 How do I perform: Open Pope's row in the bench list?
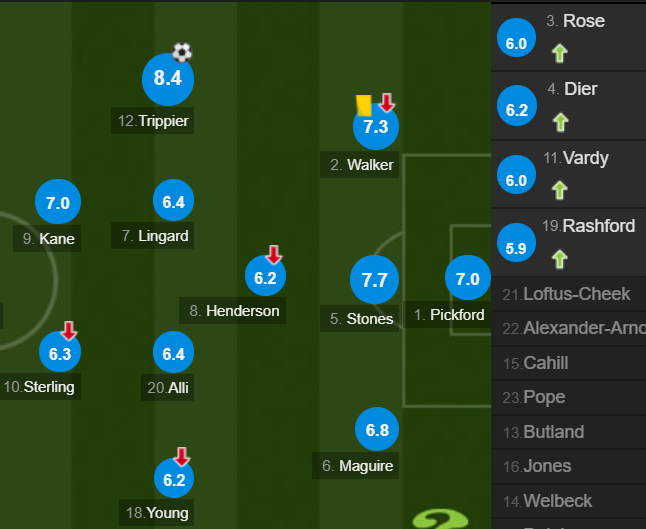point(568,397)
